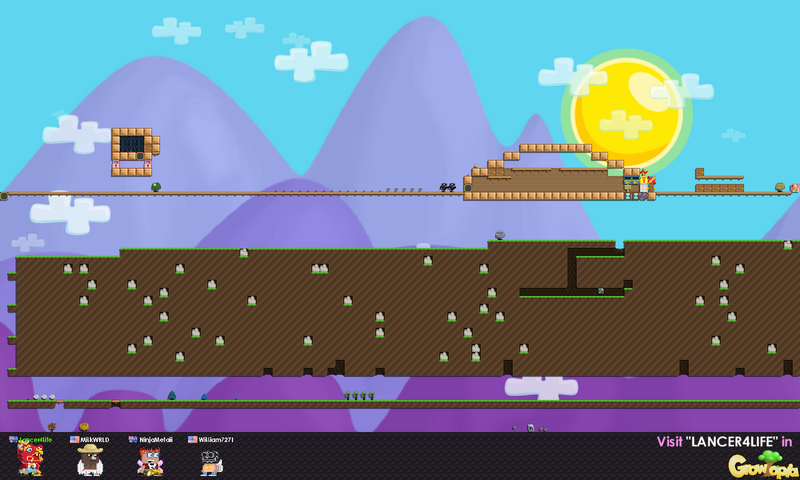The image size is (800, 480).
Task: Pick the NinjaMetali player avatar
Action: [150, 460]
